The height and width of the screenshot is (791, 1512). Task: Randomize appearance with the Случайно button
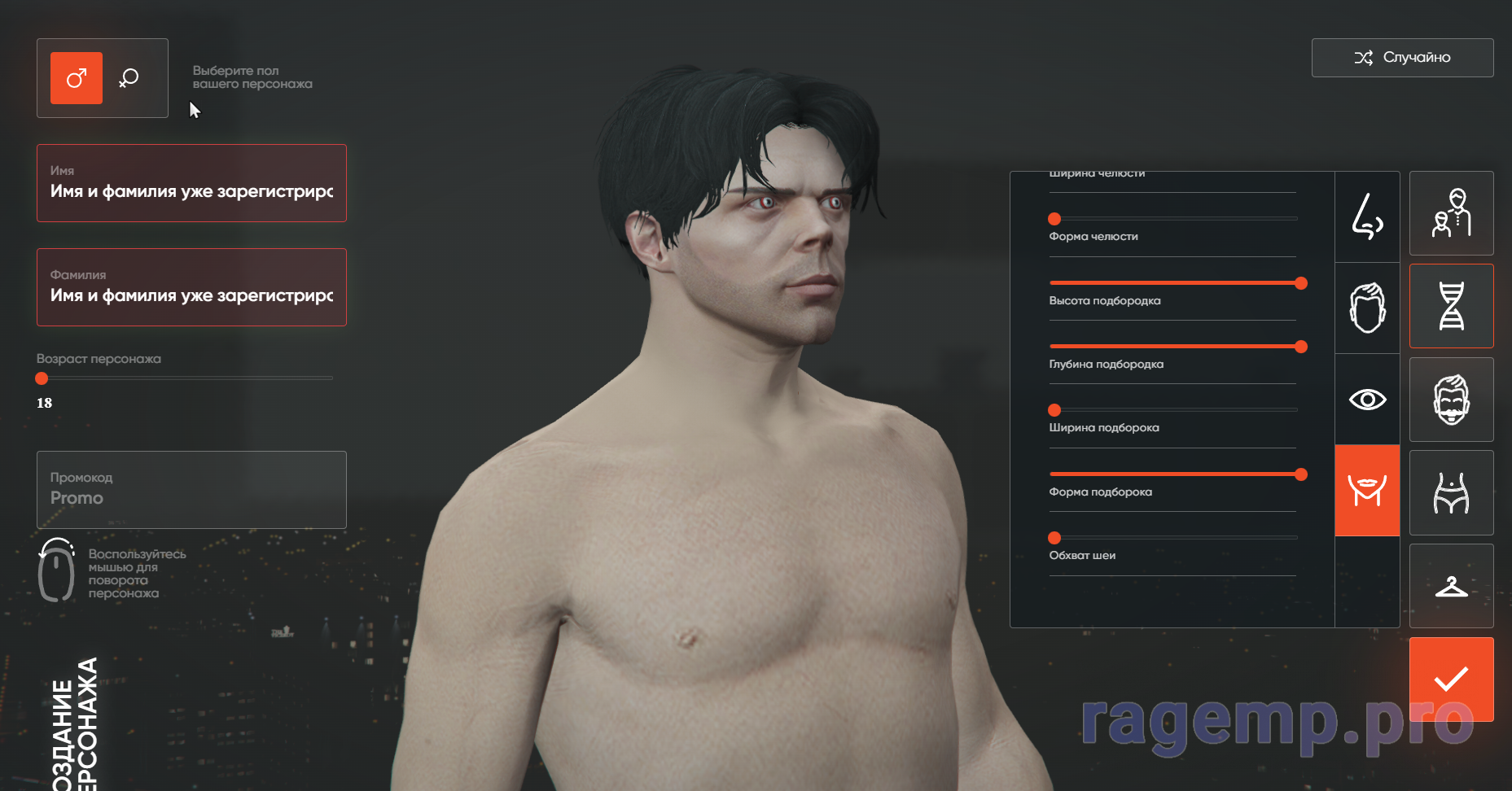tap(1402, 58)
